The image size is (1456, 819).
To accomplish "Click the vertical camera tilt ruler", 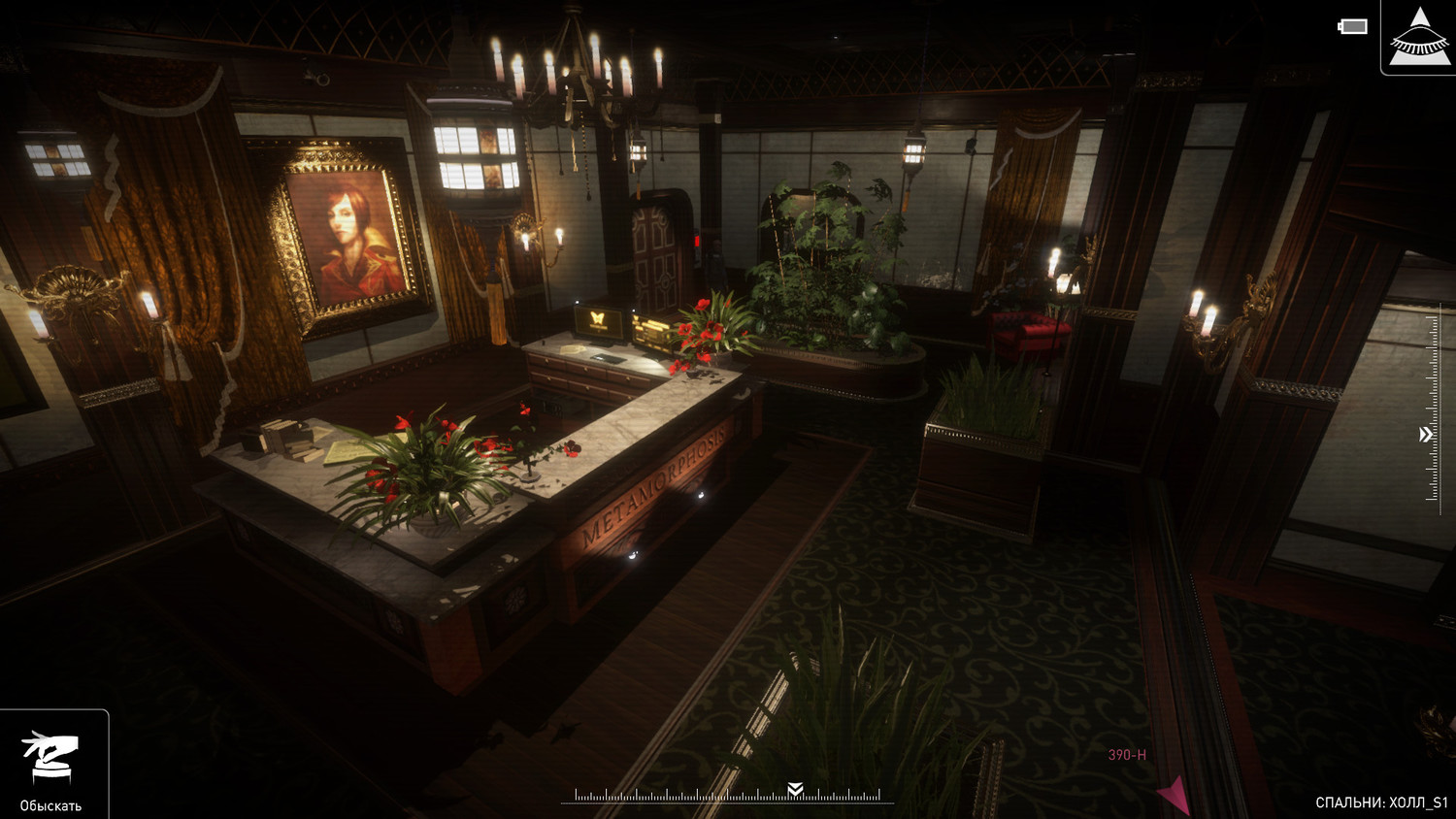I will 1433,408.
